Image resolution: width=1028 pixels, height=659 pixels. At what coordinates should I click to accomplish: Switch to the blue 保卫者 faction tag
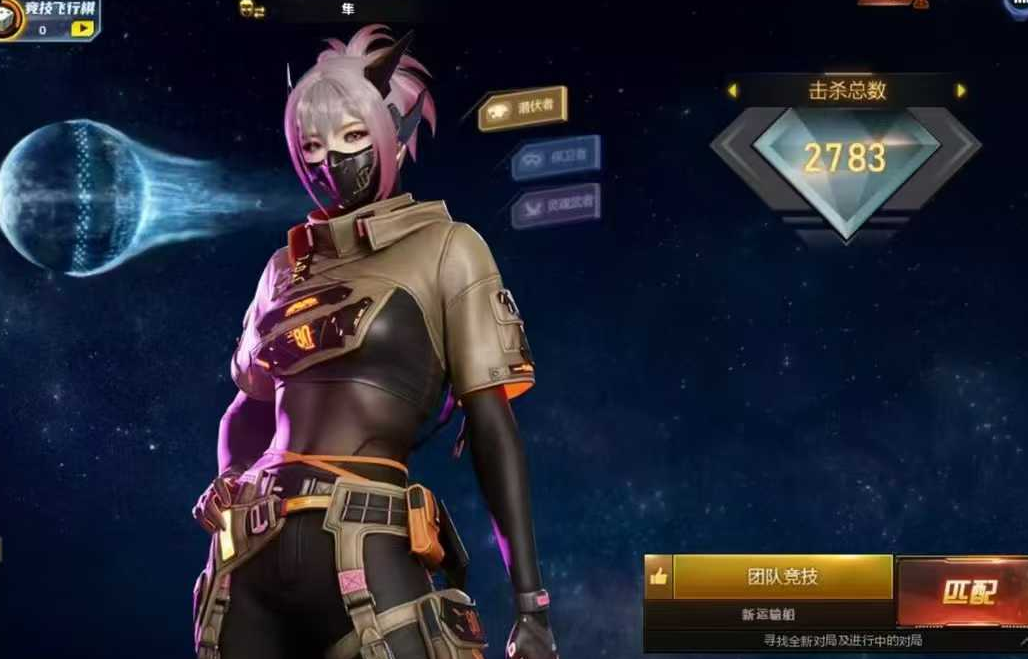coord(556,157)
